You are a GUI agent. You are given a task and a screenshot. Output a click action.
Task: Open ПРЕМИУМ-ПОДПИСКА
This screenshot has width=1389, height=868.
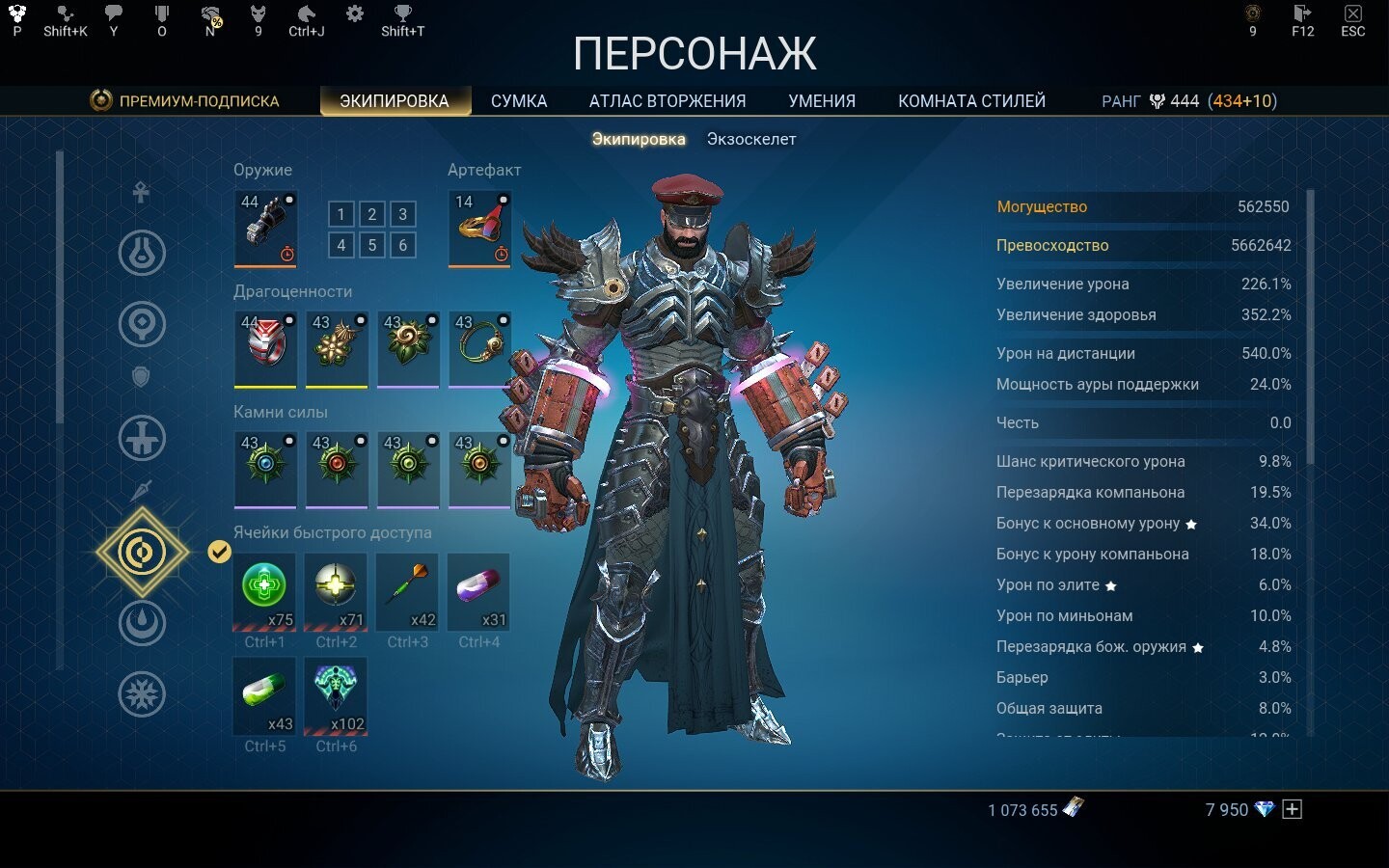click(x=198, y=100)
